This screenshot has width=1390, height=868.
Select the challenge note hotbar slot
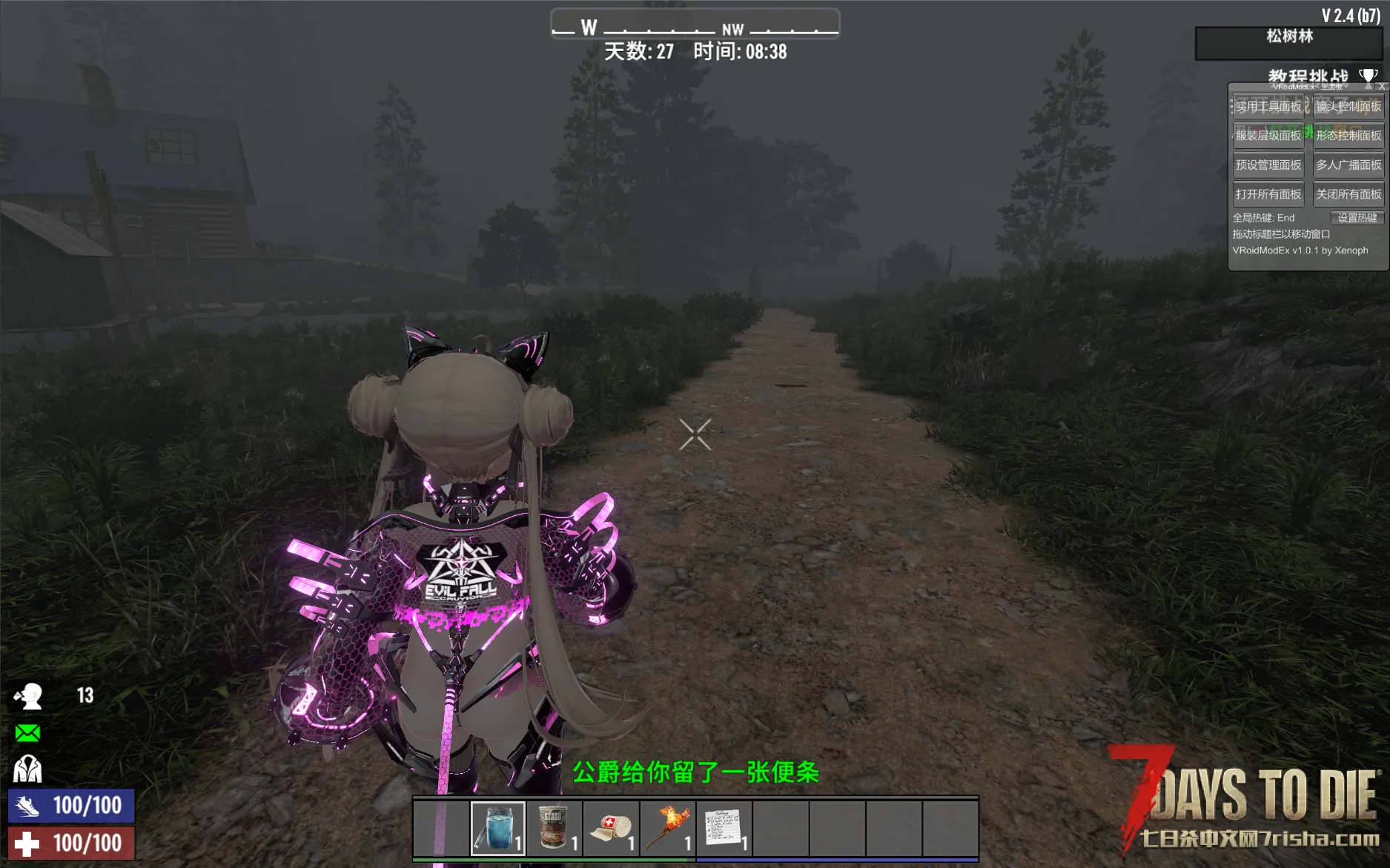[x=724, y=828]
